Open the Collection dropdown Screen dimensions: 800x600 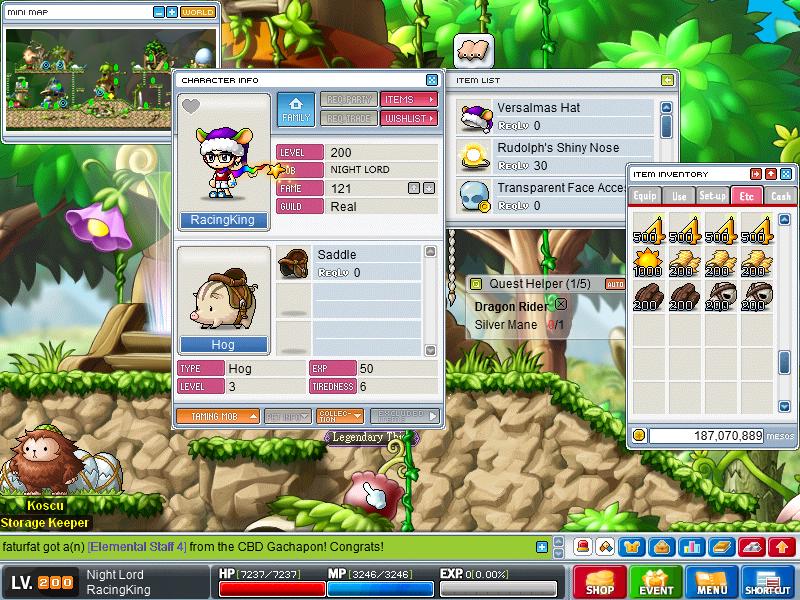click(x=339, y=416)
